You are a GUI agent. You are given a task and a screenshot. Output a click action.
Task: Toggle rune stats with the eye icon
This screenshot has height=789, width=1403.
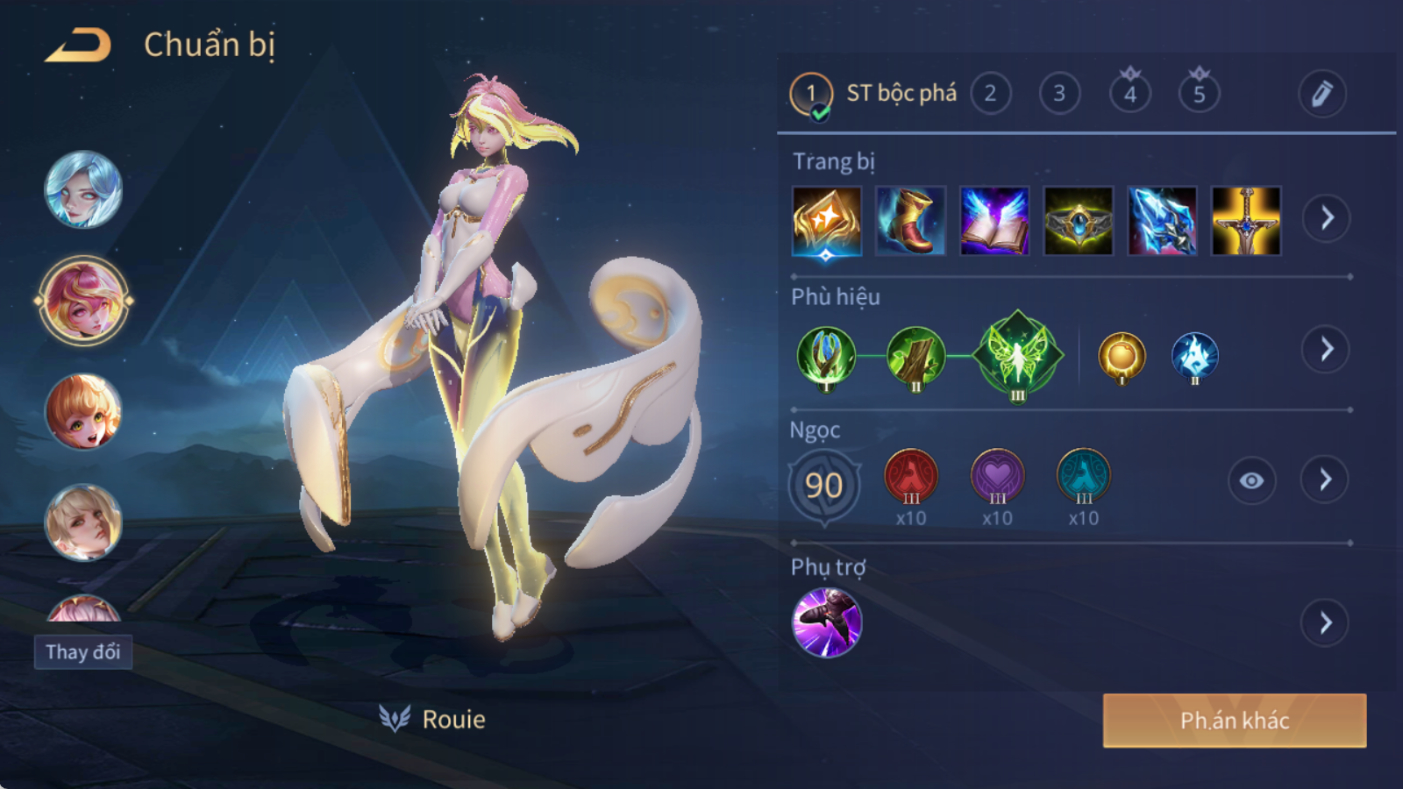click(1251, 481)
